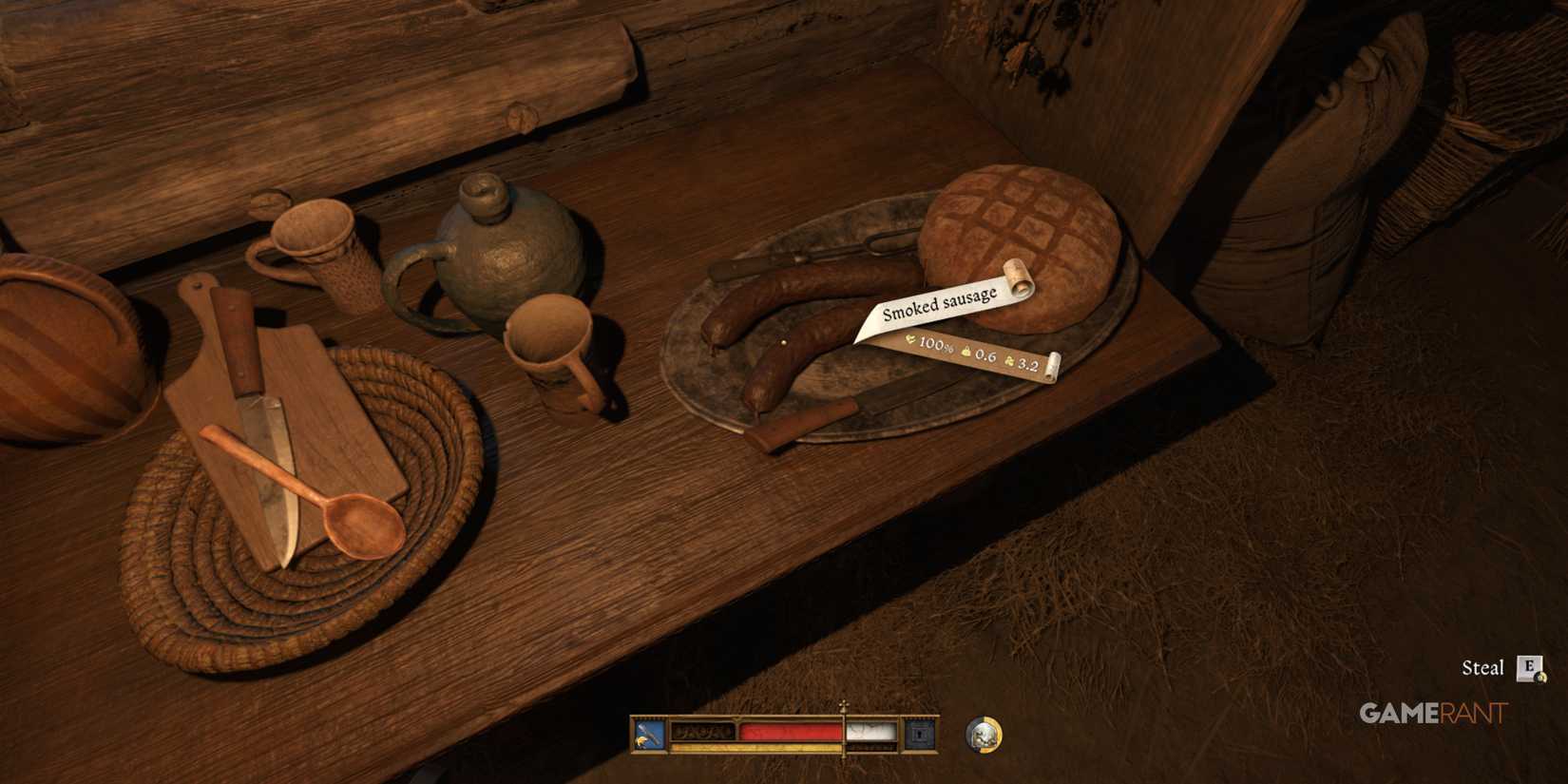Select the E key prompt icon beside Steal
This screenshot has height=784, width=1568.
(1529, 668)
